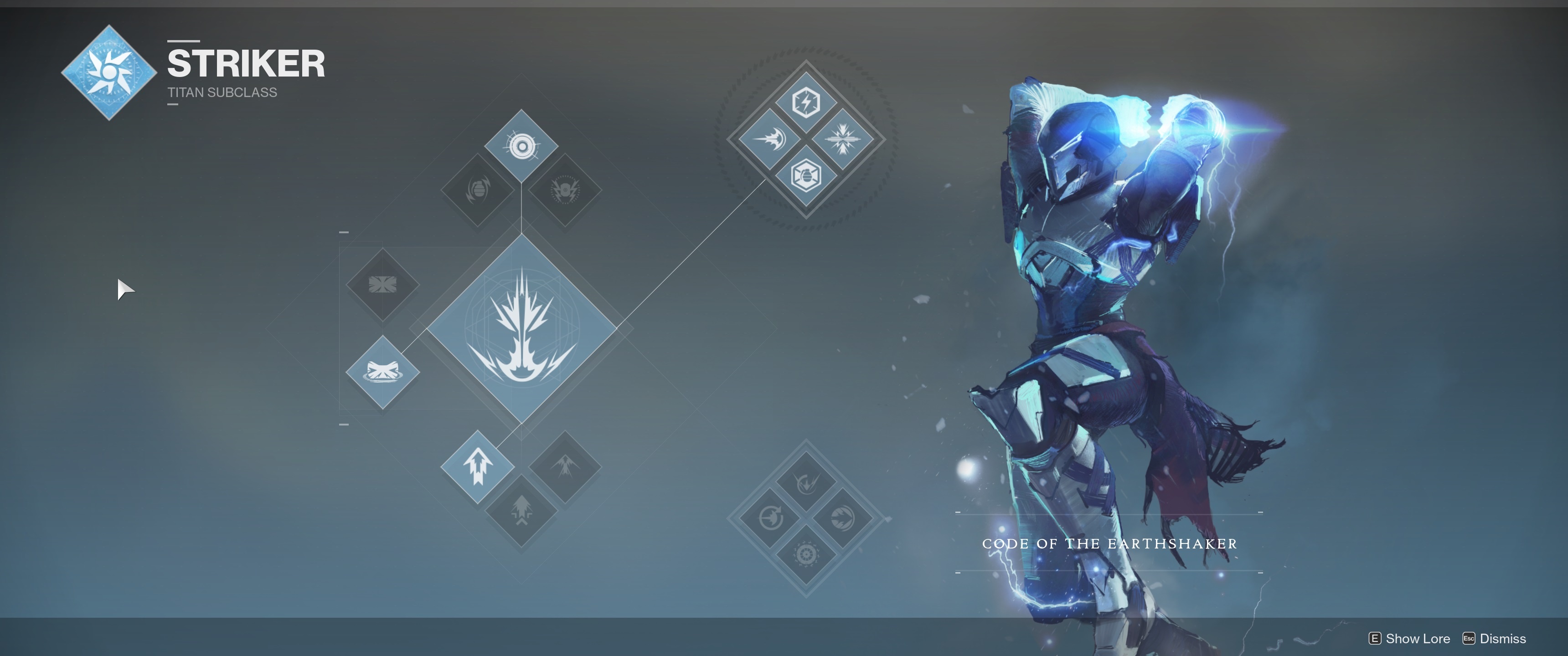Select the dimmed flashbang grenade node
1568x656 pixels.
point(478,190)
